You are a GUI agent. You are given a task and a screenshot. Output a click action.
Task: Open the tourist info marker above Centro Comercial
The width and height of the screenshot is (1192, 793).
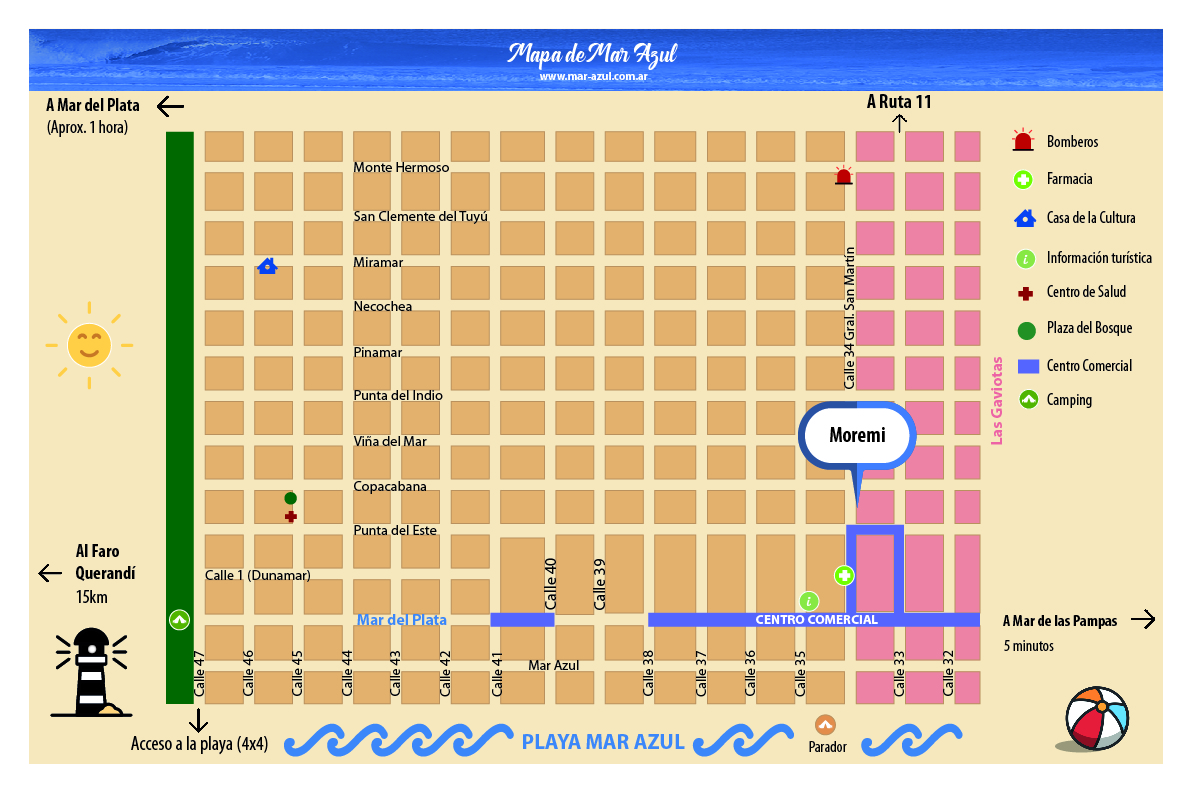(x=809, y=601)
